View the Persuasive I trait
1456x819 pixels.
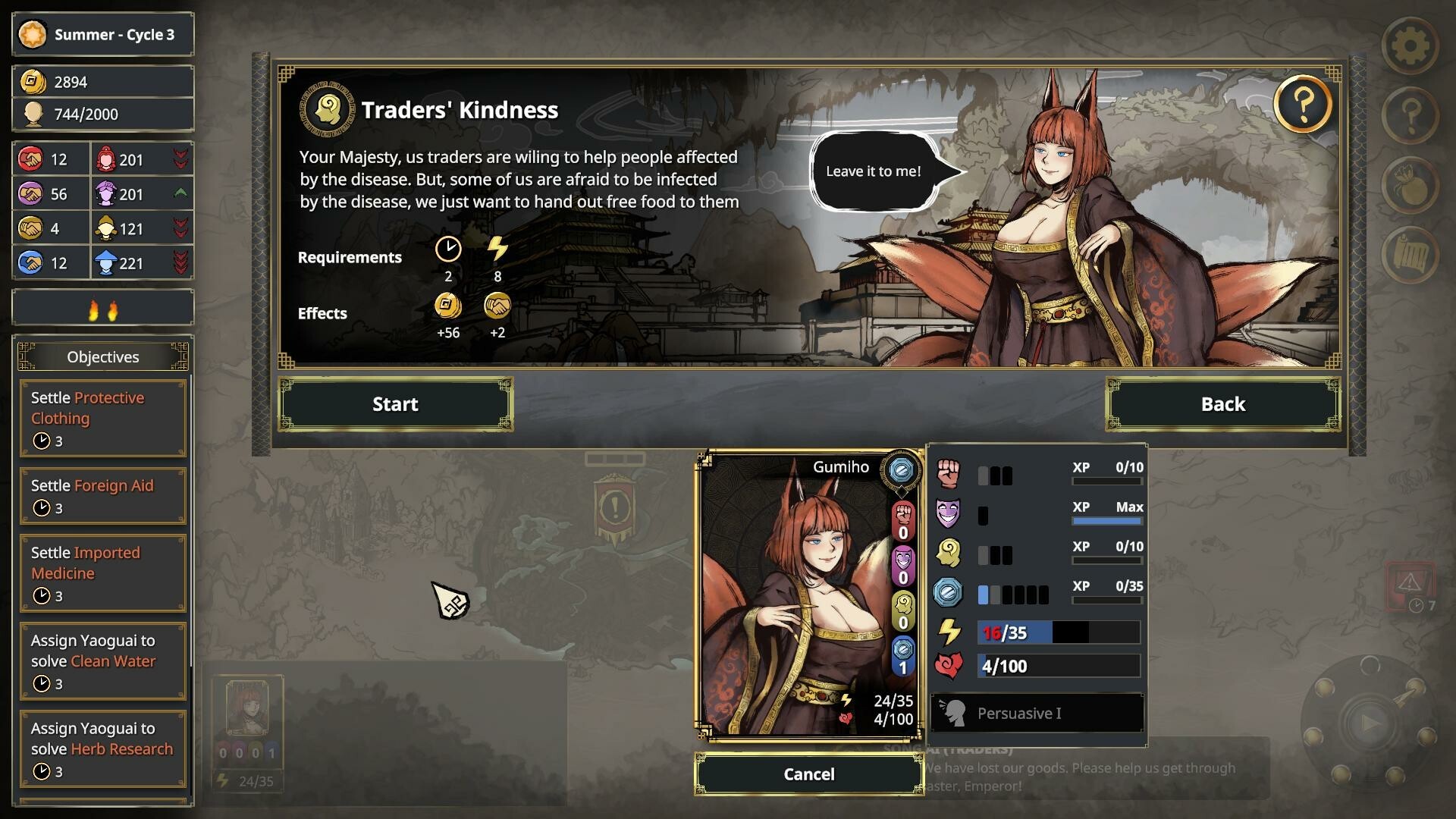(x=1037, y=714)
